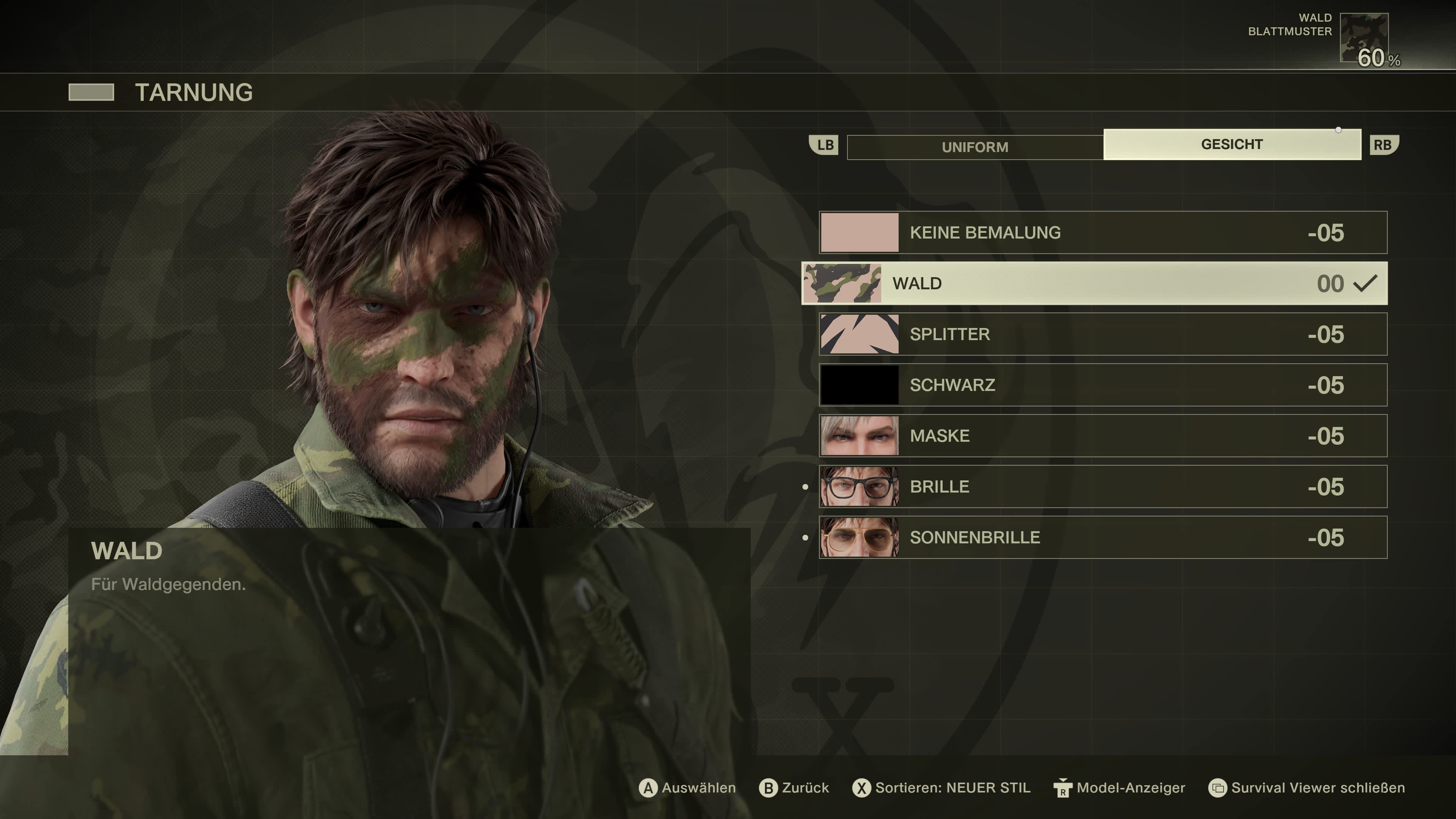
Task: Choose the Brille glasses entry
Action: point(1103,486)
